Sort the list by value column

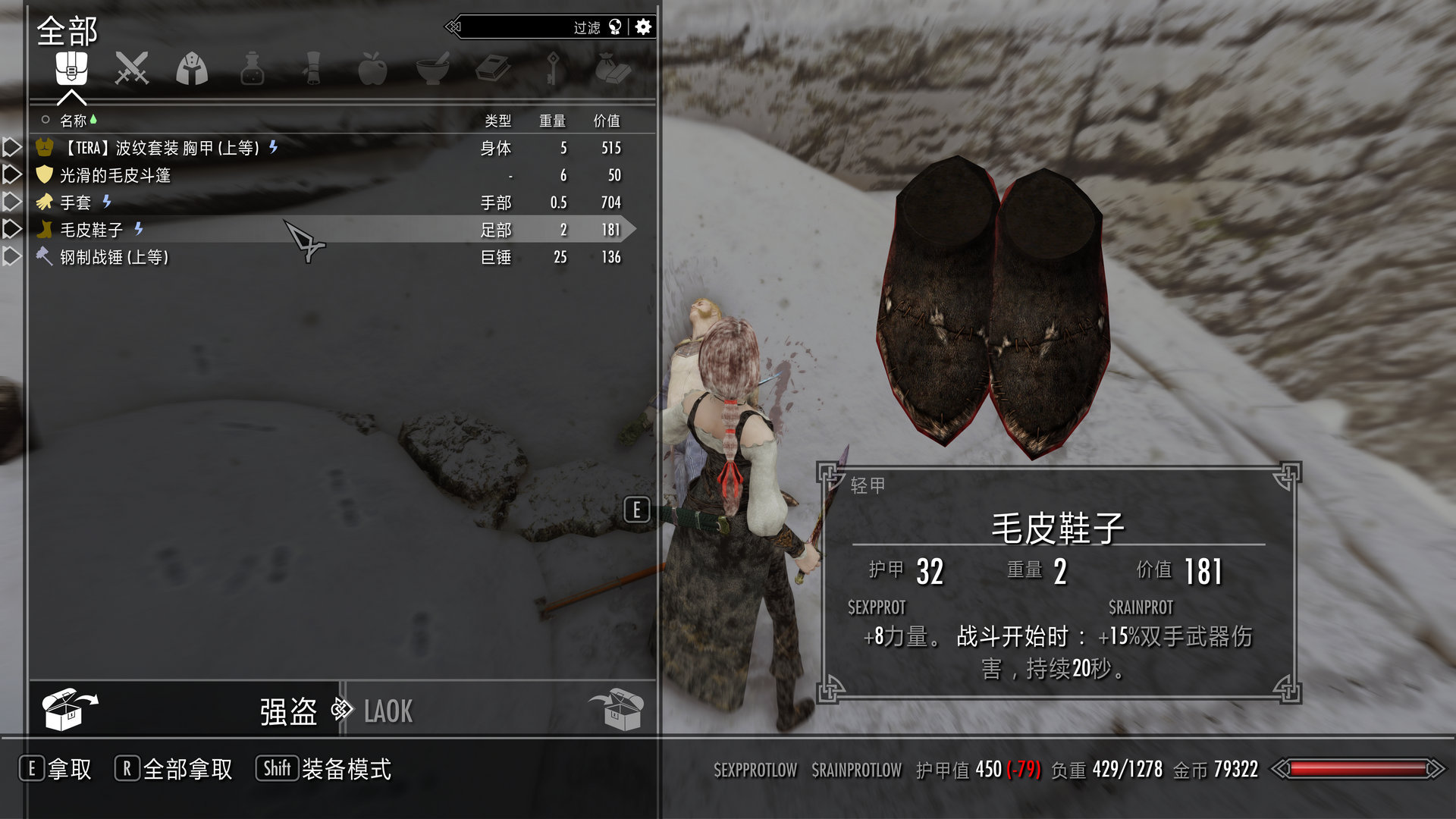(x=607, y=121)
